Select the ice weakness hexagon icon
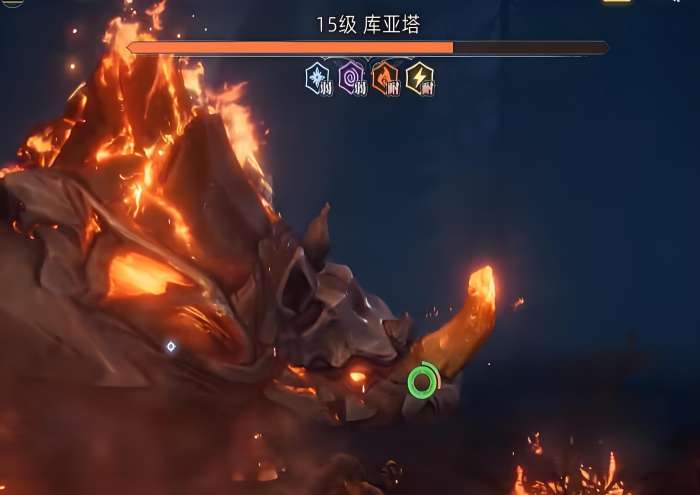 coord(319,77)
